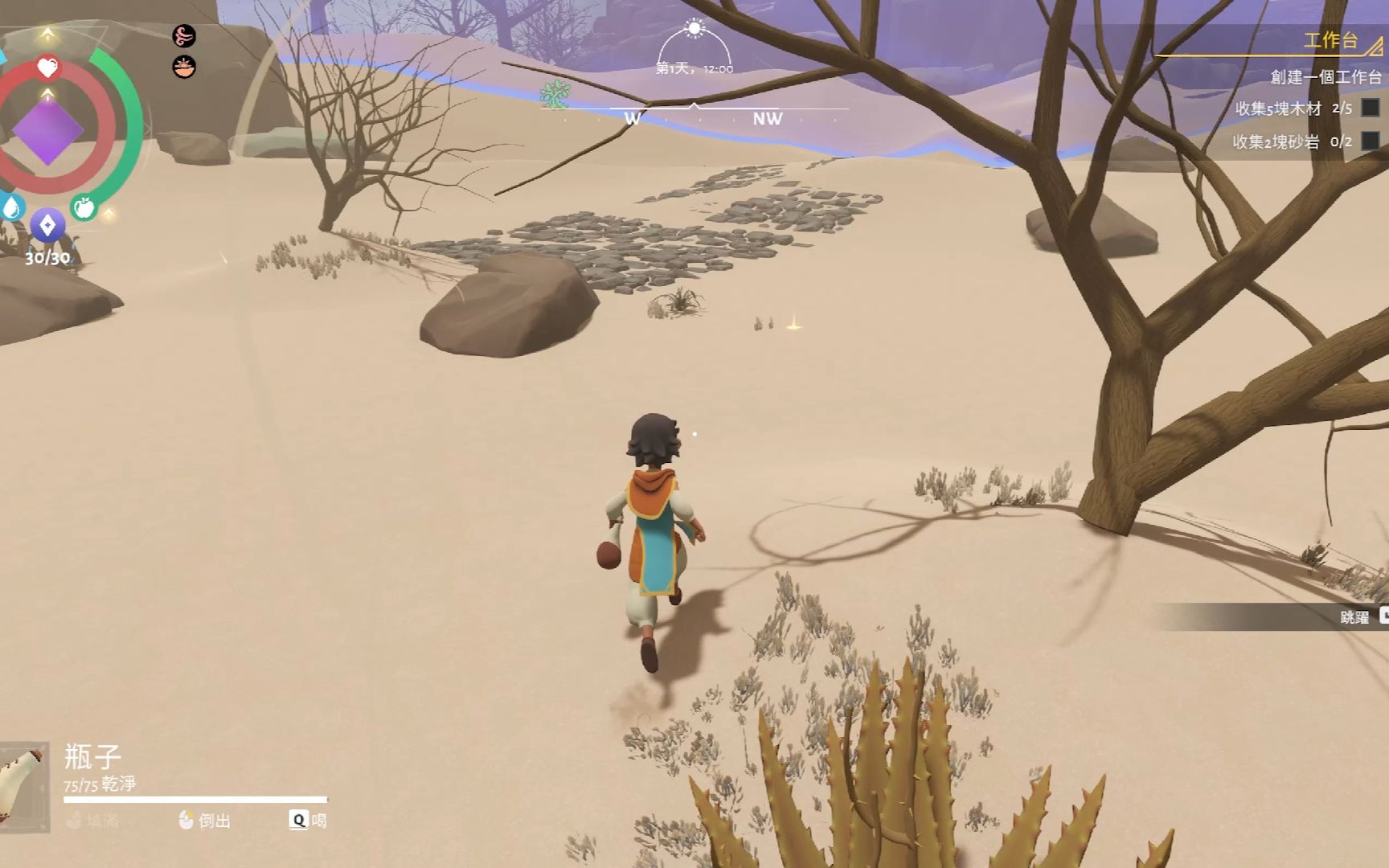This screenshot has width=1389, height=868.
Task: Open the 工作台 quest tracker title
Action: point(1330,41)
